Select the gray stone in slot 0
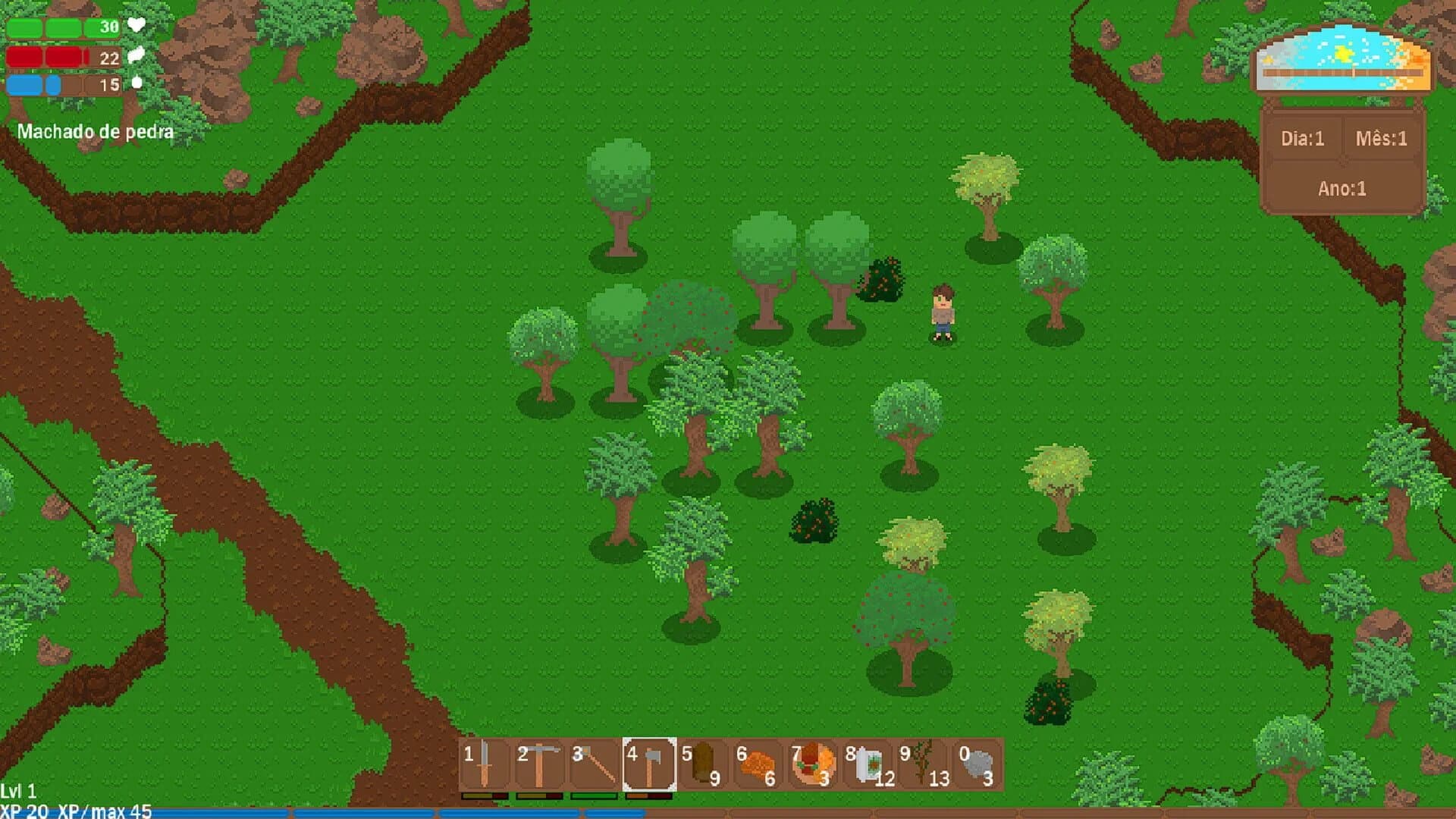Viewport: 1456px width, 819px height. (977, 764)
